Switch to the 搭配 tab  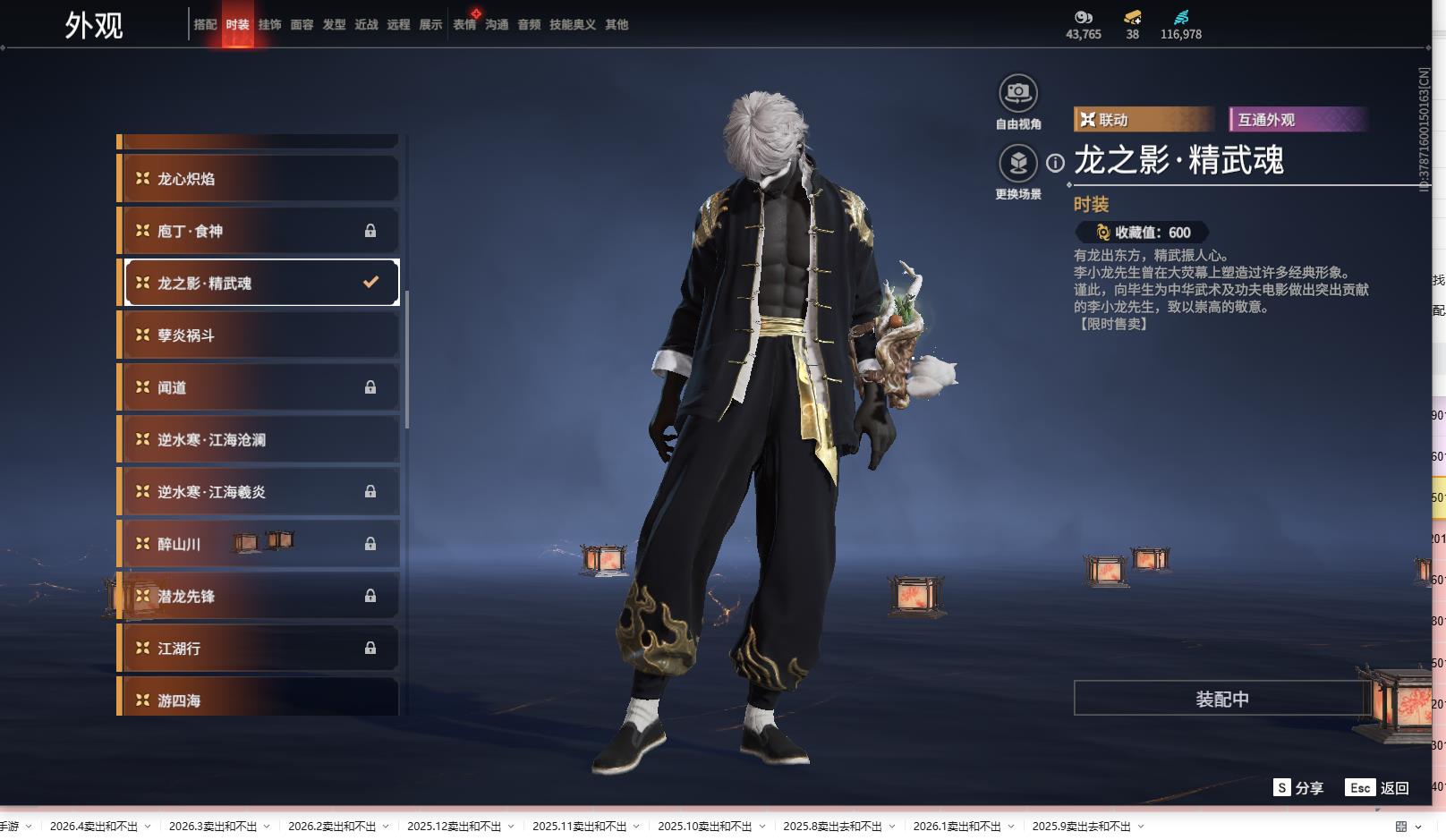(x=205, y=25)
